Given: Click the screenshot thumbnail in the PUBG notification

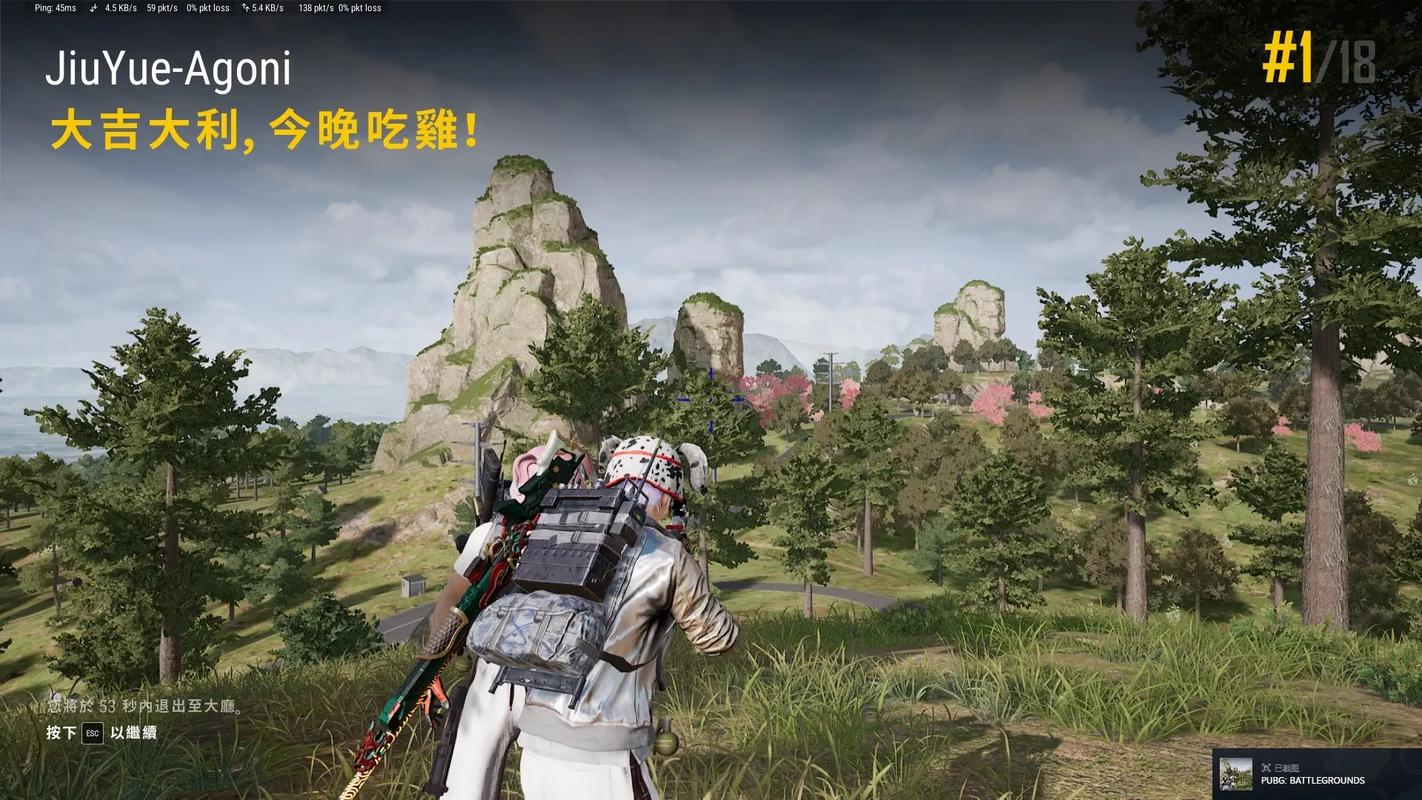Looking at the screenshot, I should click(x=1236, y=774).
